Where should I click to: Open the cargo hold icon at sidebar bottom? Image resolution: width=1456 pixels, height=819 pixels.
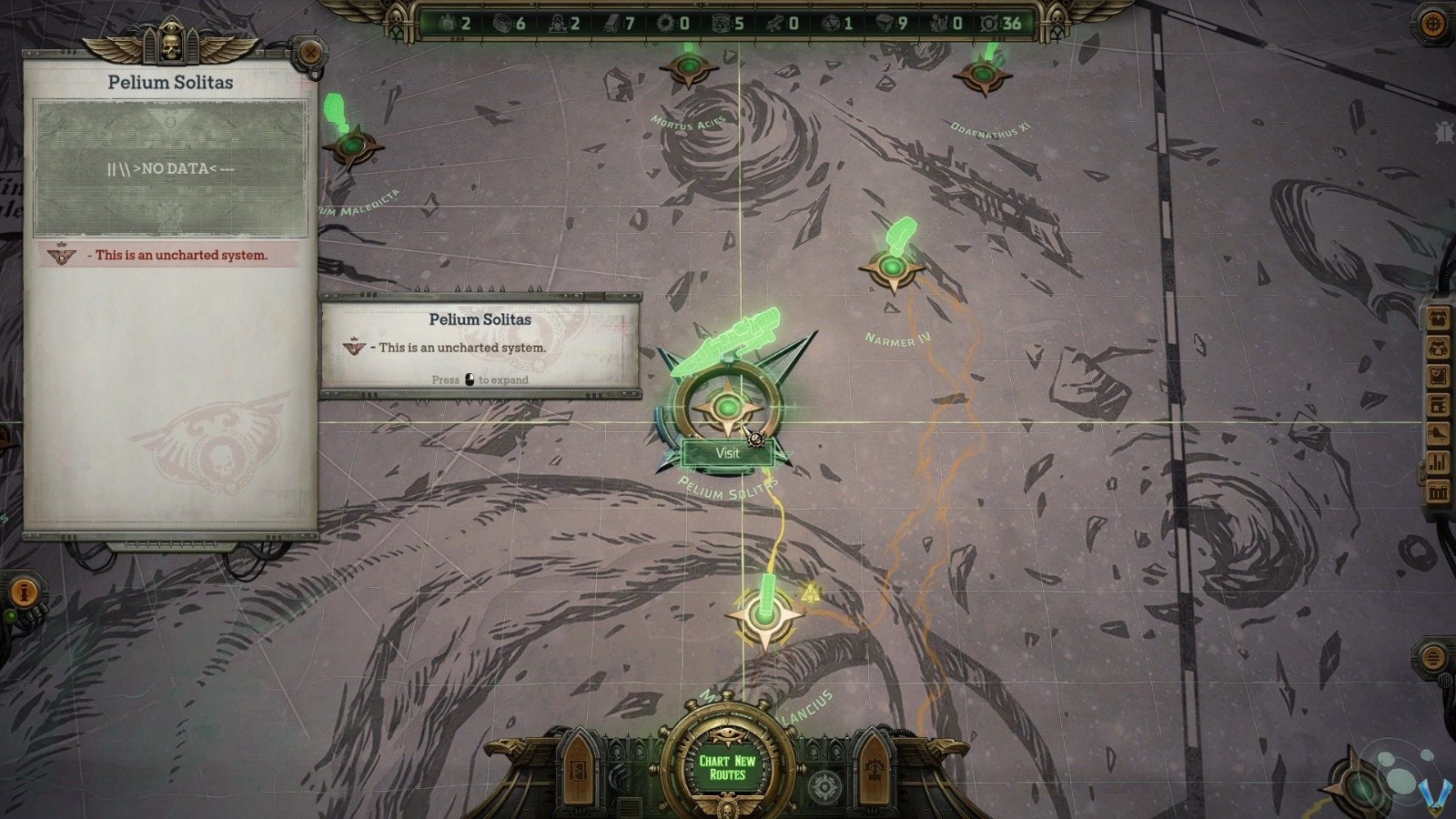pos(1439,490)
